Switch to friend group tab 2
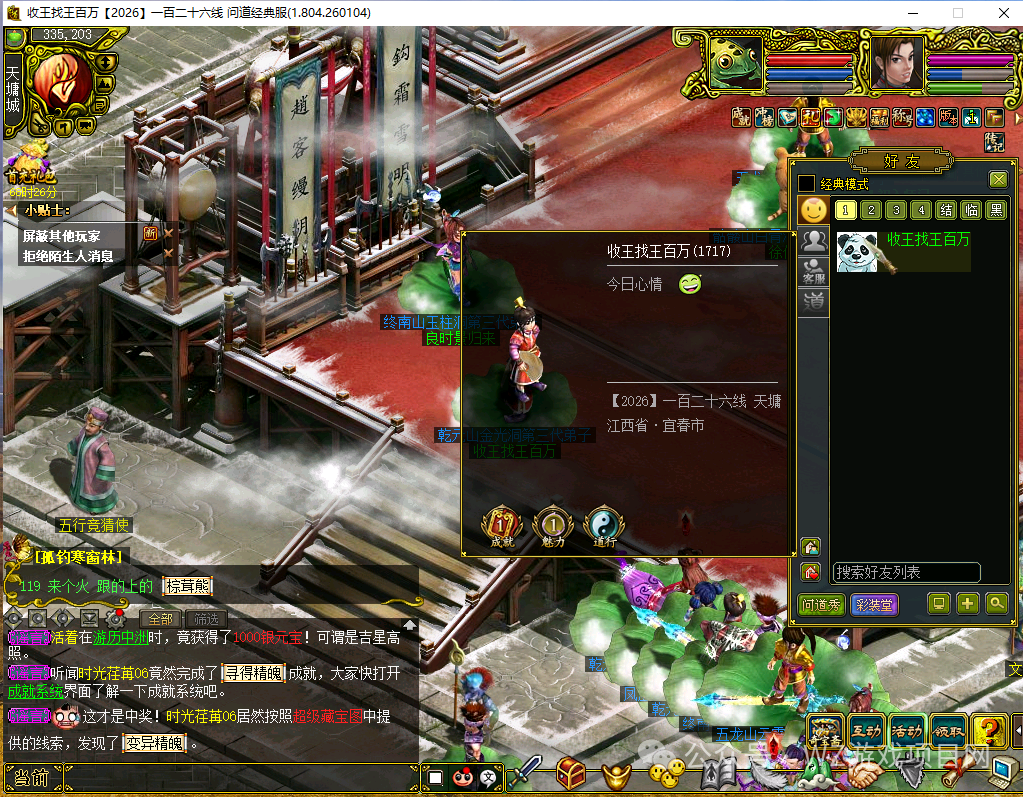 [871, 210]
